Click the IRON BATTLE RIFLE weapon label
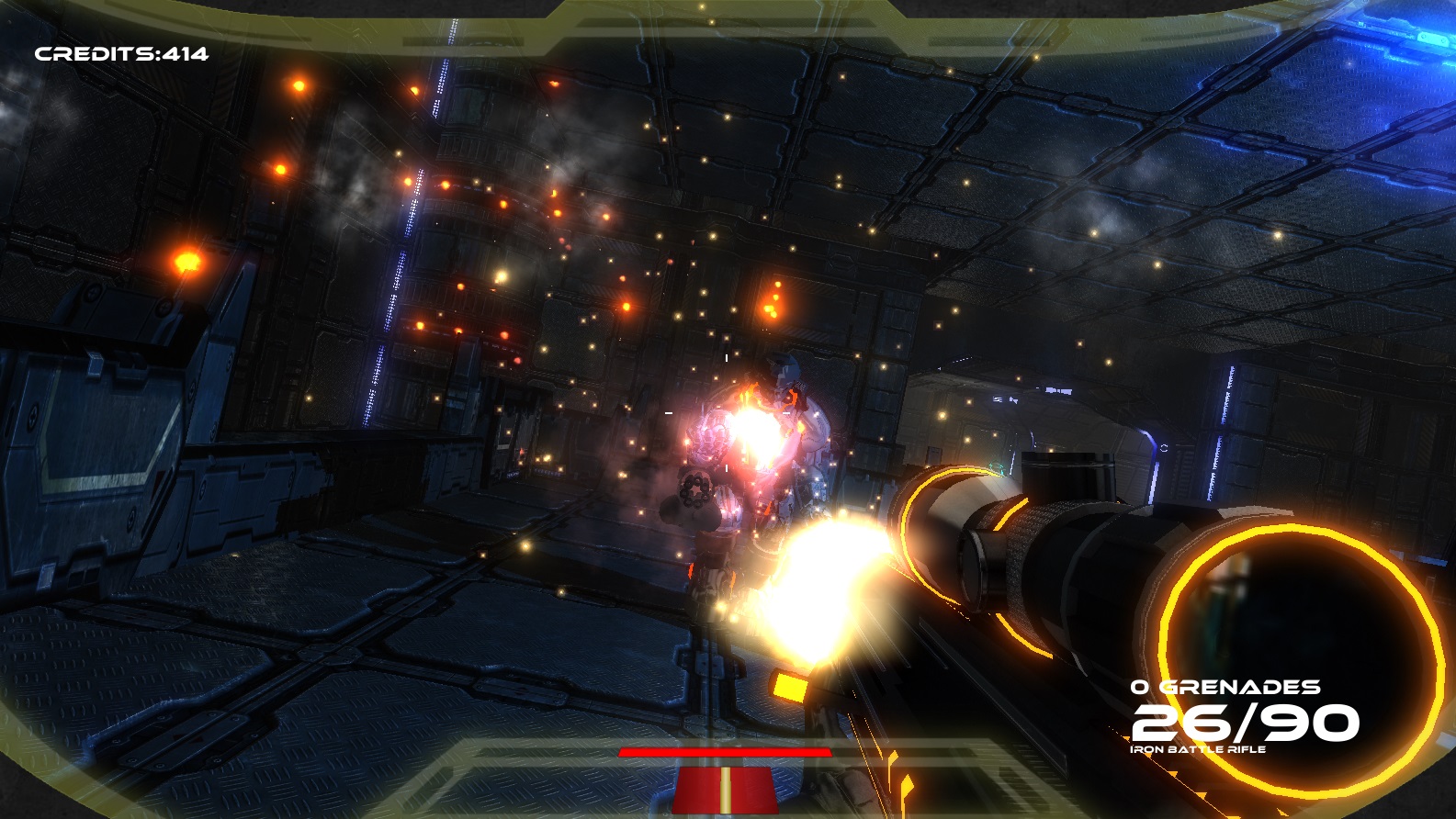This screenshot has width=1456, height=819. (x=1197, y=750)
